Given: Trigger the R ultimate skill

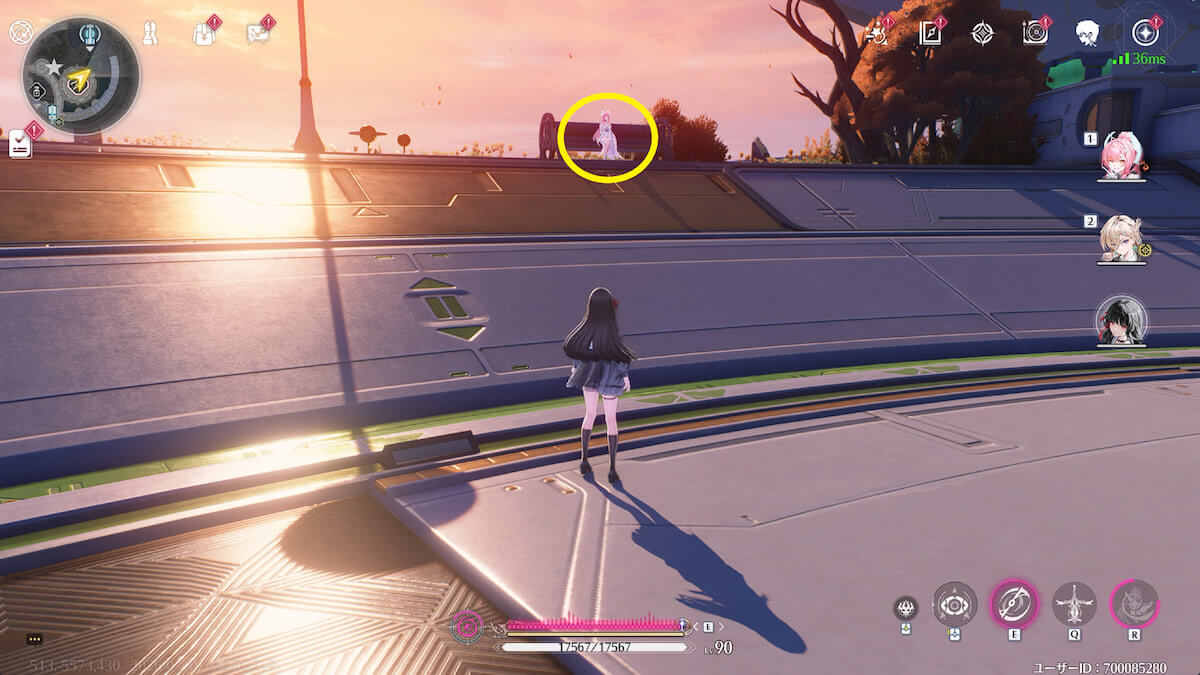Looking at the screenshot, I should (x=1134, y=604).
